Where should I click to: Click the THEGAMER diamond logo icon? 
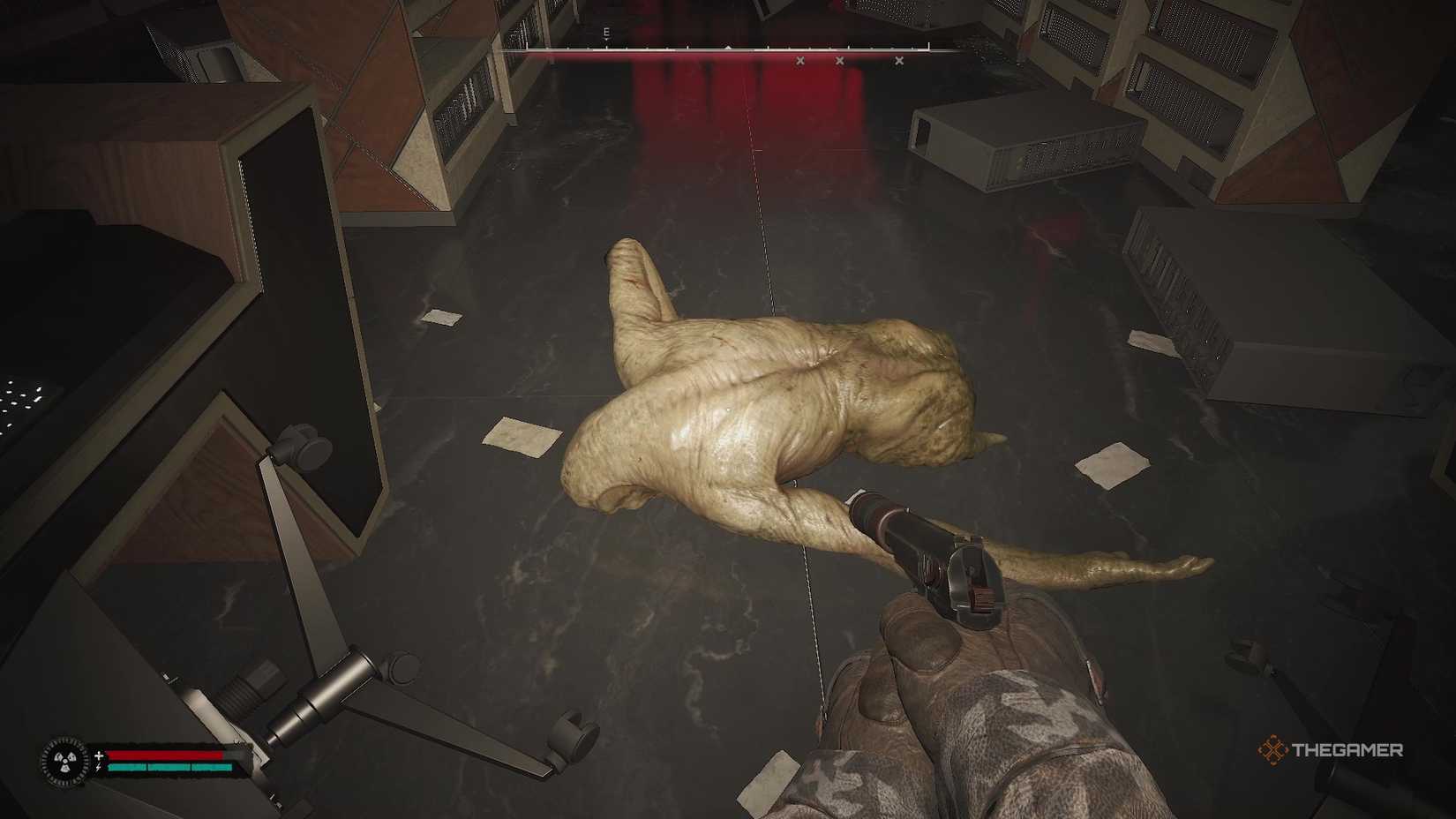tap(1273, 751)
